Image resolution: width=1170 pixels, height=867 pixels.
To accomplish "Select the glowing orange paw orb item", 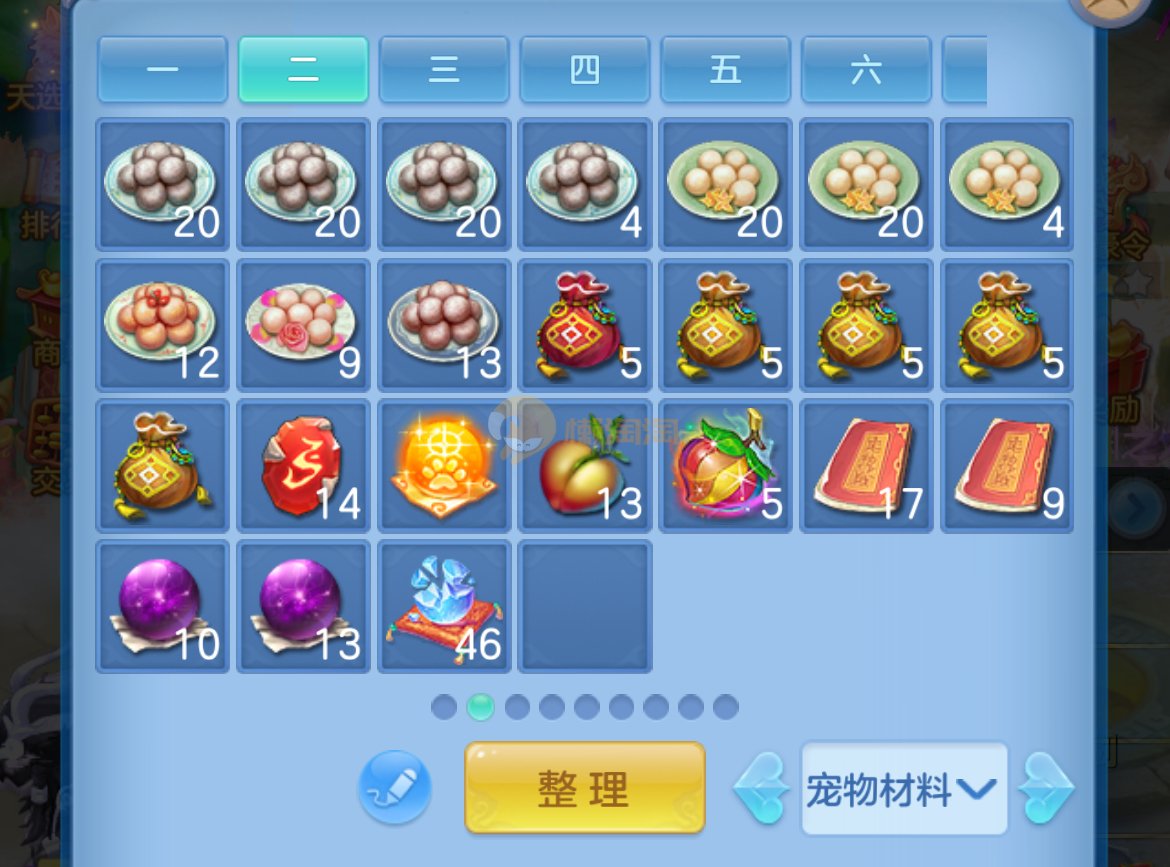I will pos(444,466).
